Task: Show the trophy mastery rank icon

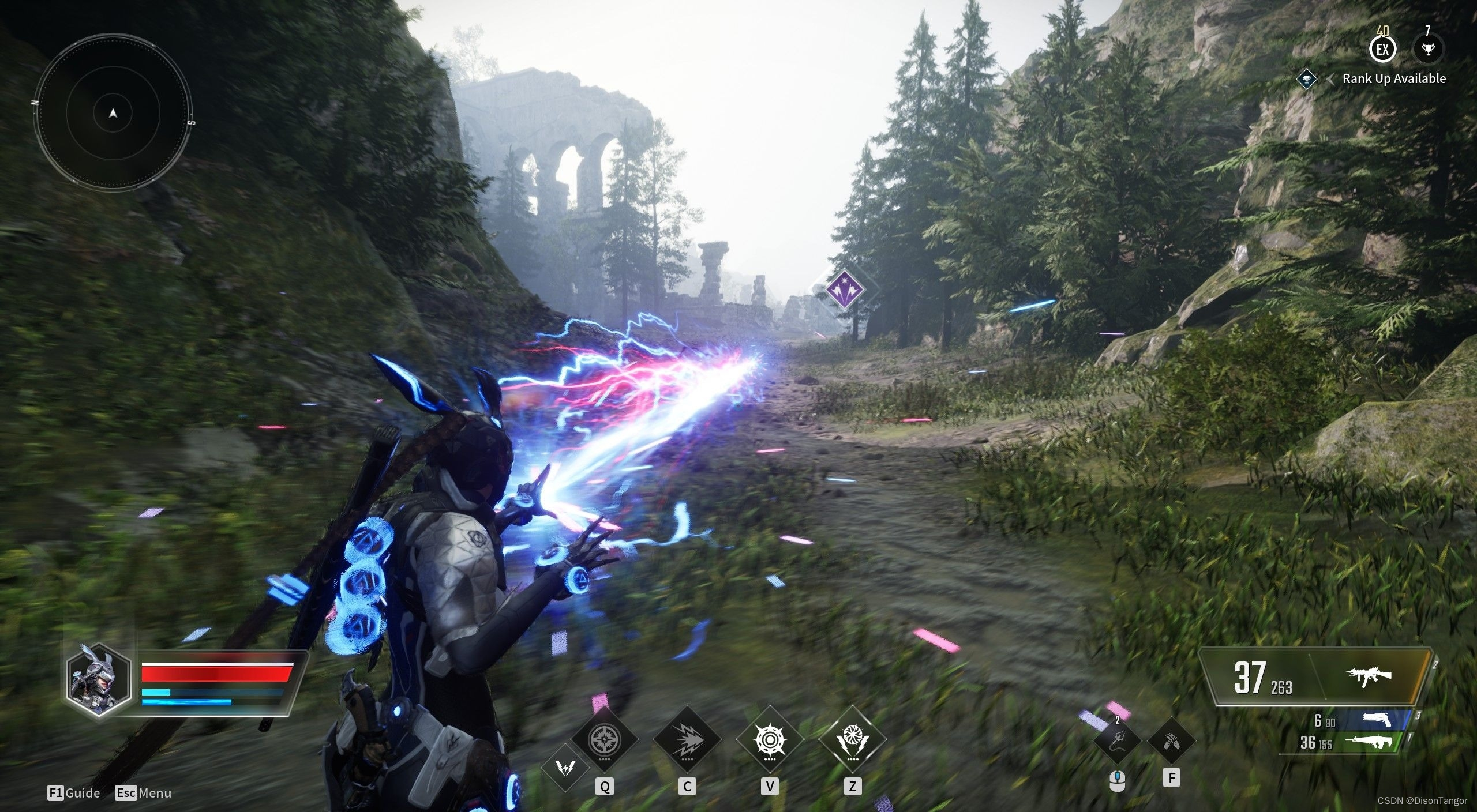Action: 1428,49
